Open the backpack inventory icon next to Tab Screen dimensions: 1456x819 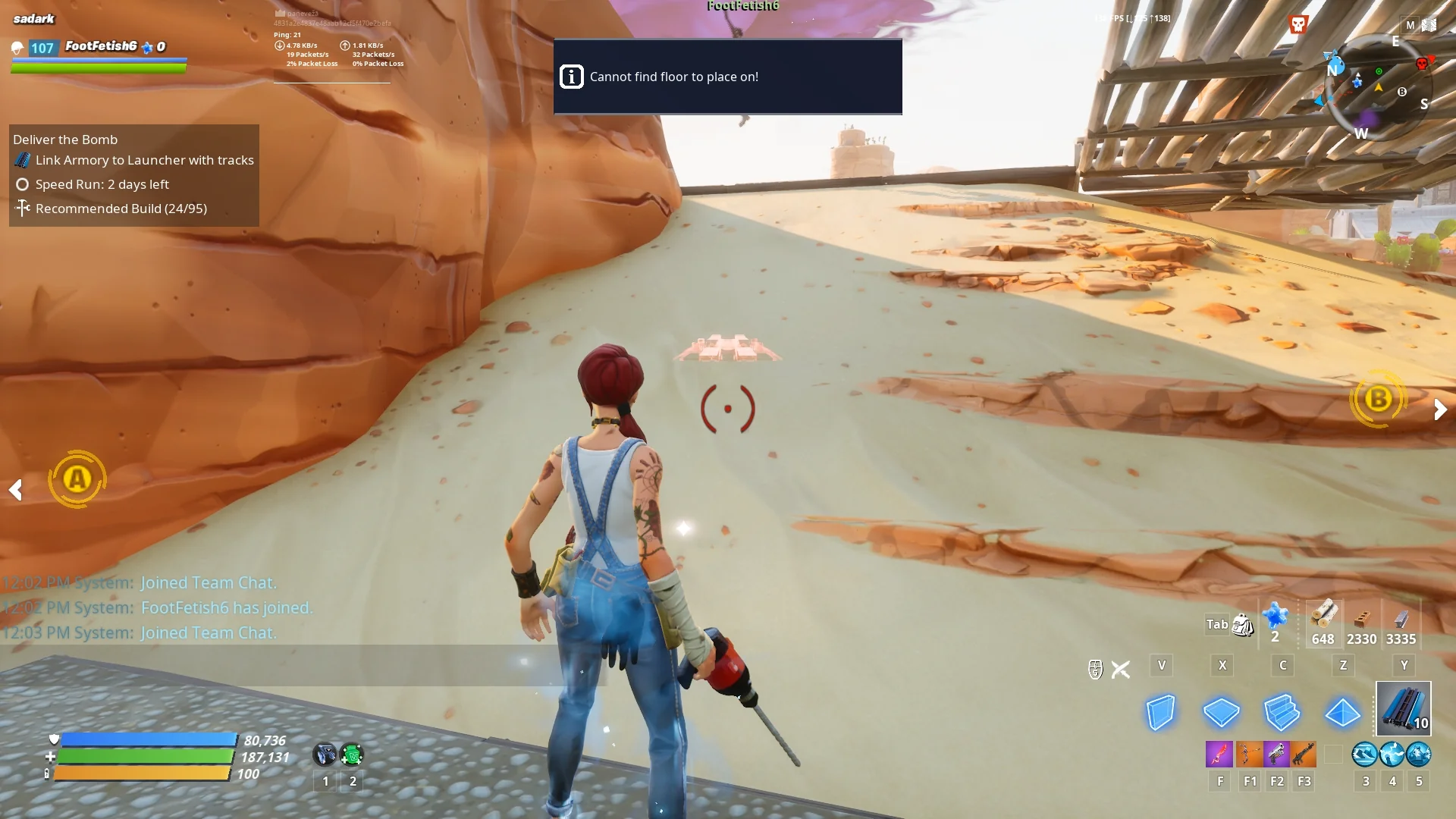click(x=1242, y=626)
